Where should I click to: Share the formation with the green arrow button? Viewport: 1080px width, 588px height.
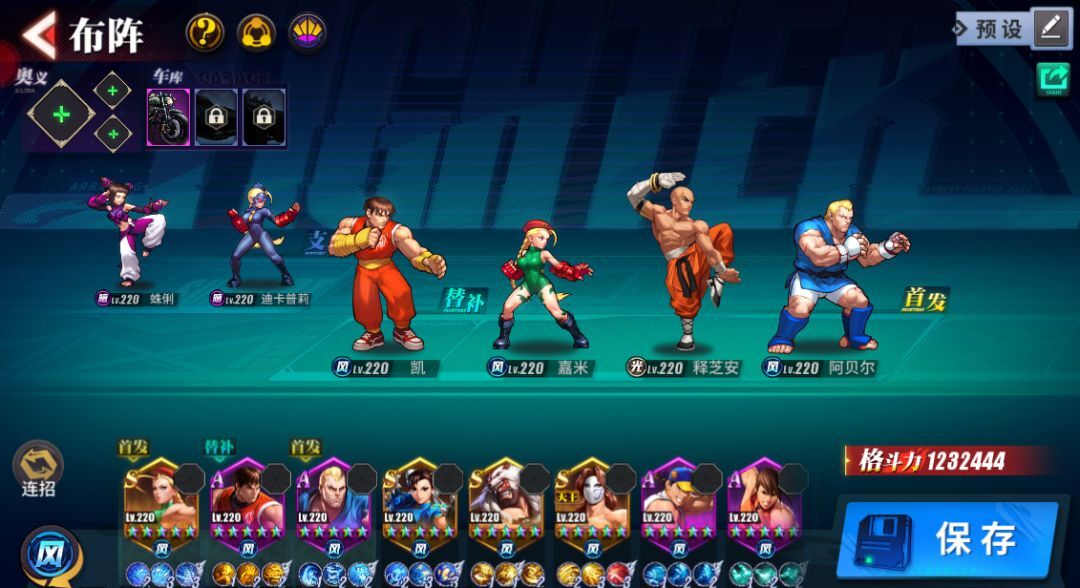pyautogui.click(x=1053, y=79)
